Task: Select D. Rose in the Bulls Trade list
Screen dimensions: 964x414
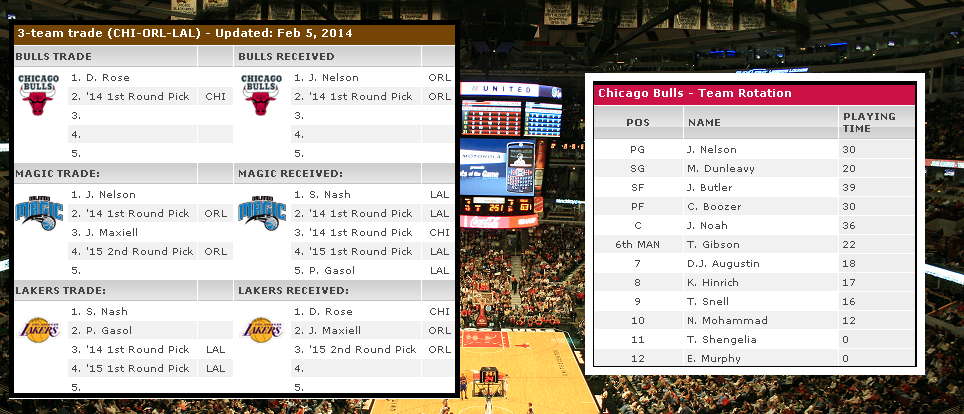Action: tap(108, 78)
